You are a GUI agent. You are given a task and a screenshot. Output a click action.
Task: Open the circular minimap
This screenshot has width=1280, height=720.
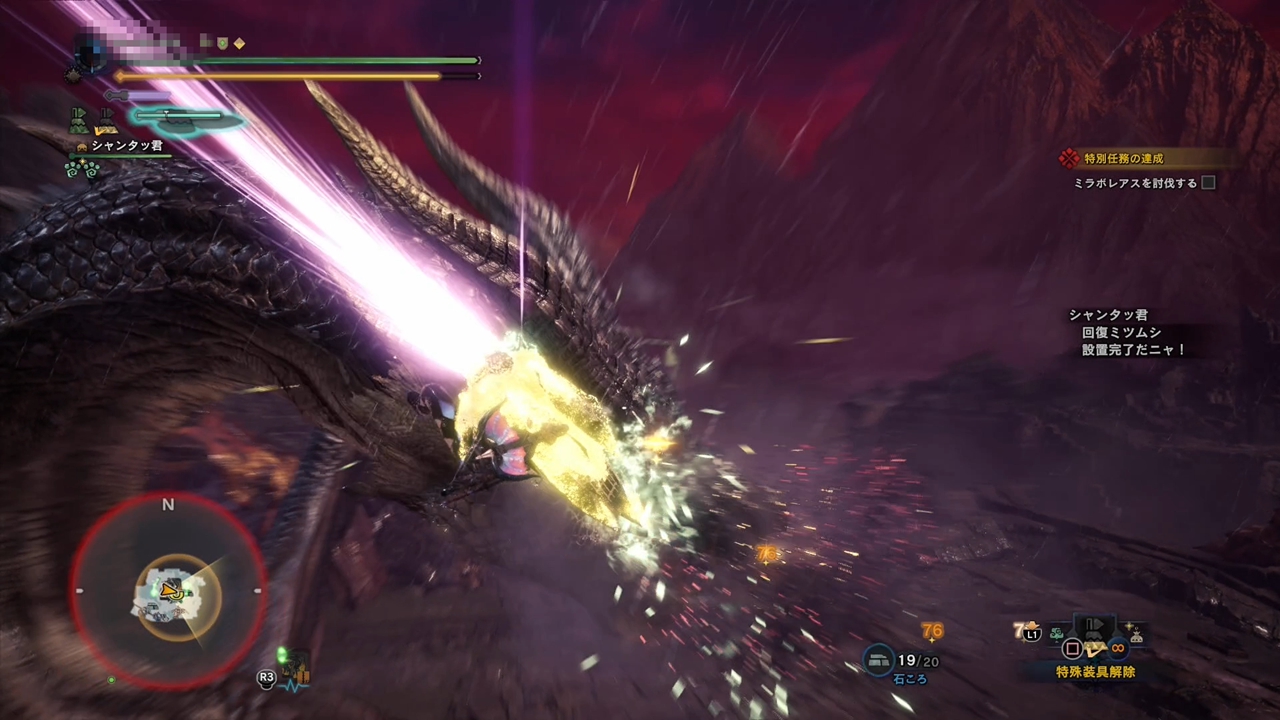coord(168,590)
